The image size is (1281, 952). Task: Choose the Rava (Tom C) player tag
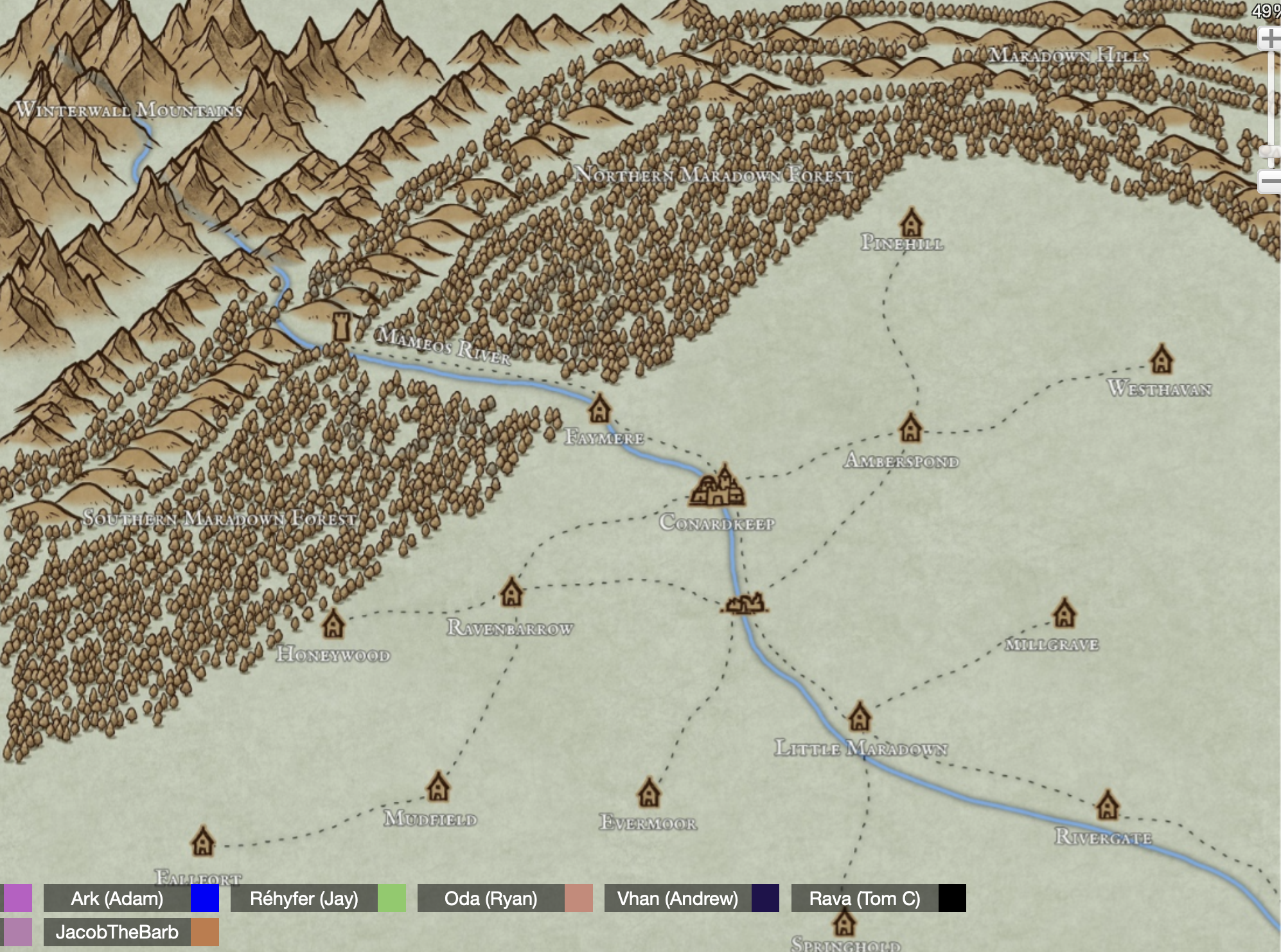tap(865, 898)
